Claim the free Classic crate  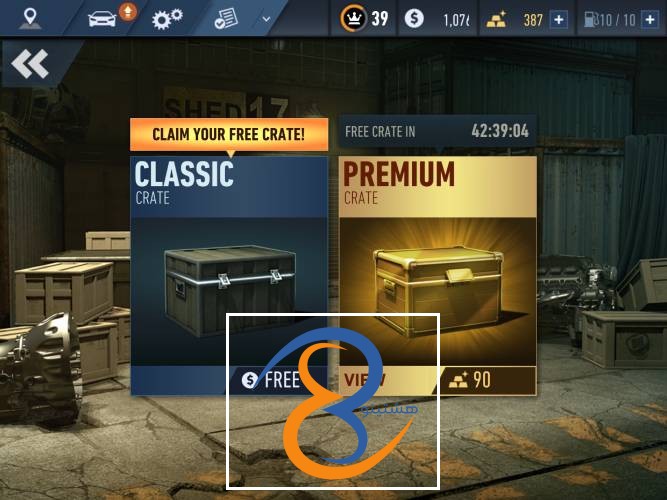click(270, 380)
